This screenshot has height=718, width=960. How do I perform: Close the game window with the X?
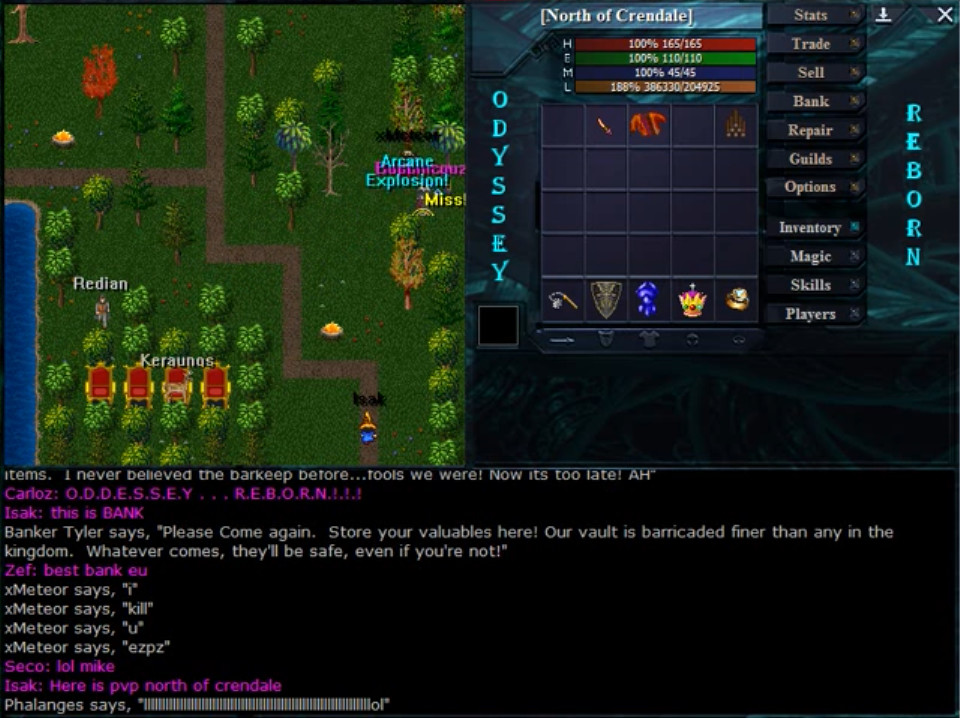coord(945,15)
